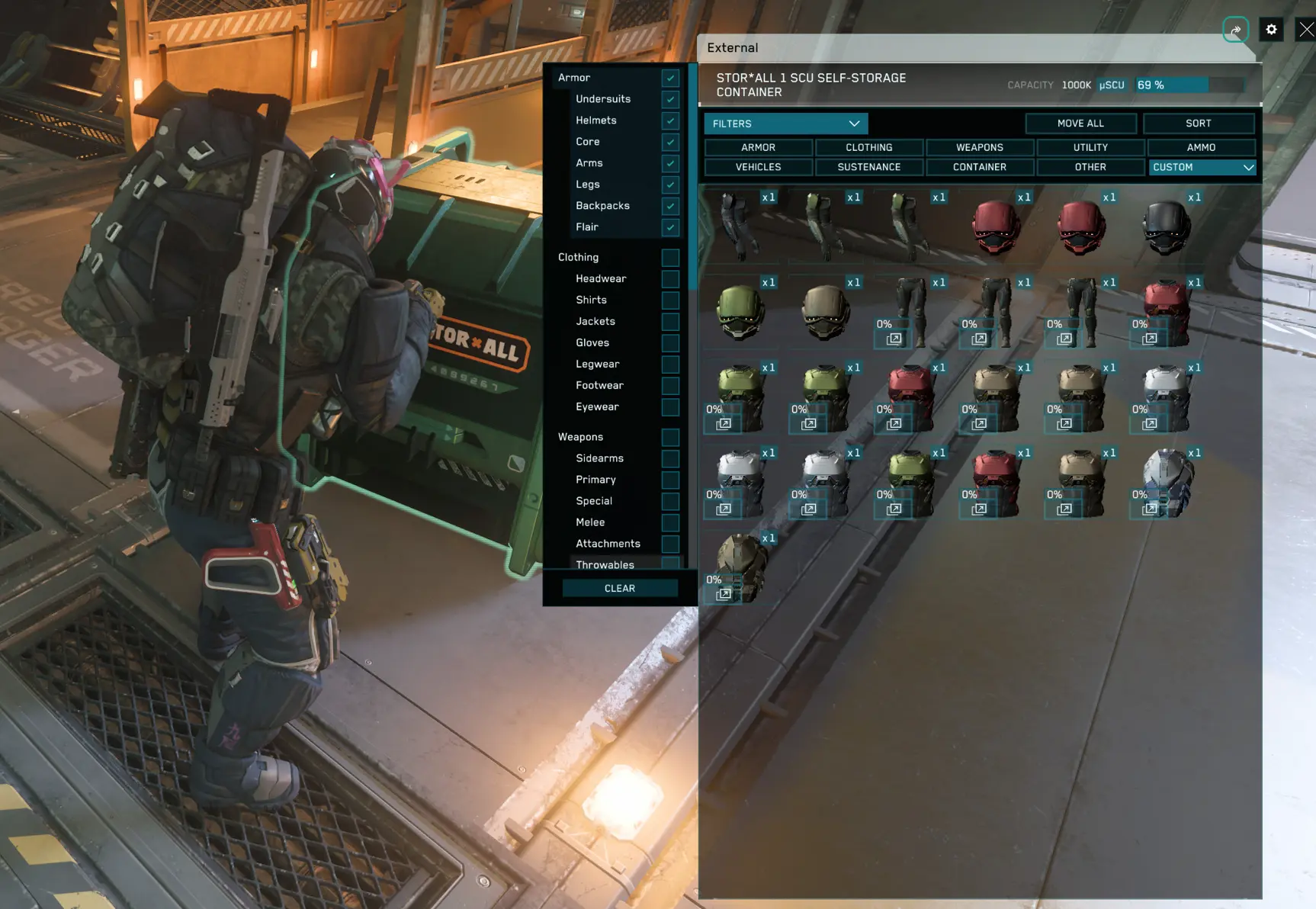Pick the blue and white core armor

[1167, 482]
